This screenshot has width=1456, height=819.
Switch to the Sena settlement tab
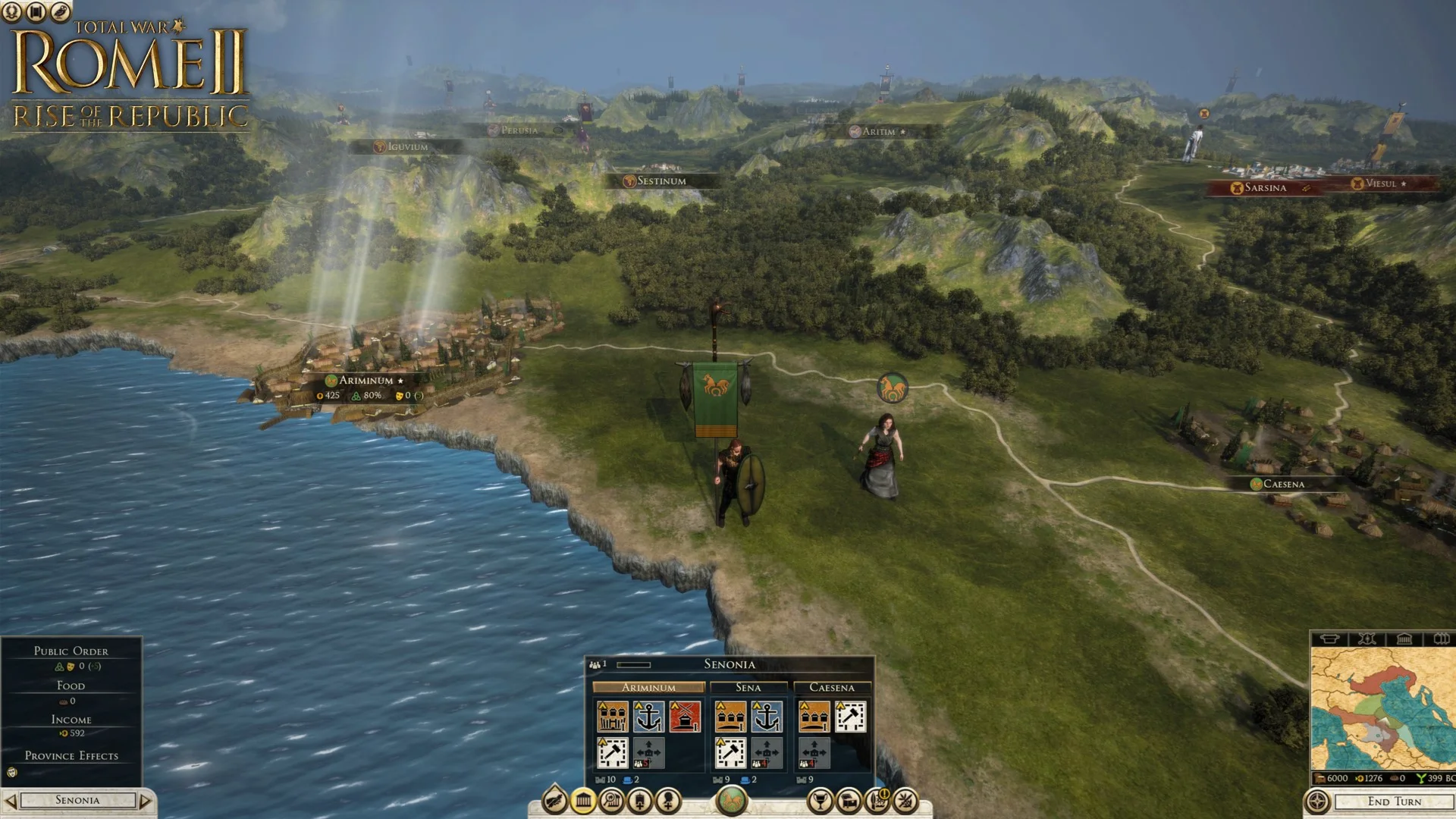pyautogui.click(x=748, y=688)
